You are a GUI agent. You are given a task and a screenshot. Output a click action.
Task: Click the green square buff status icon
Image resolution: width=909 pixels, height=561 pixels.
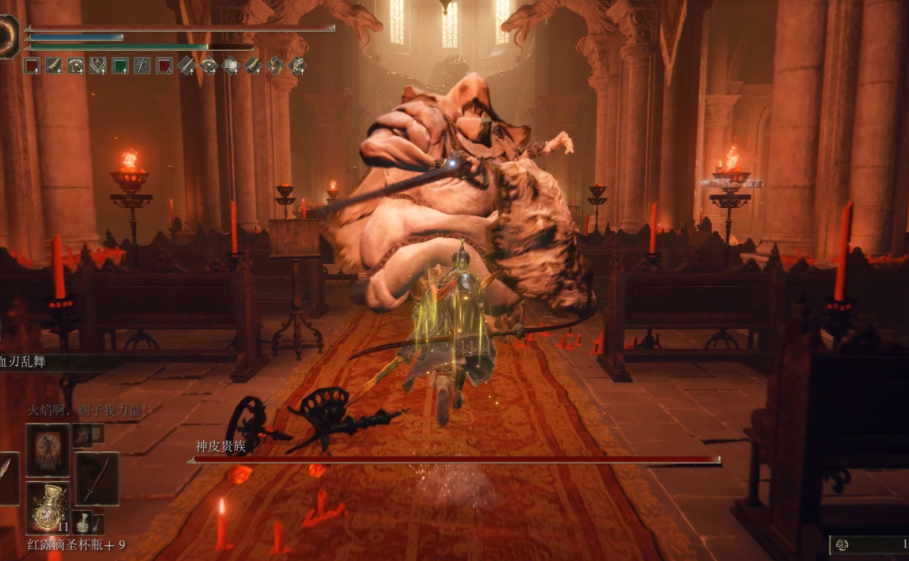[120, 66]
